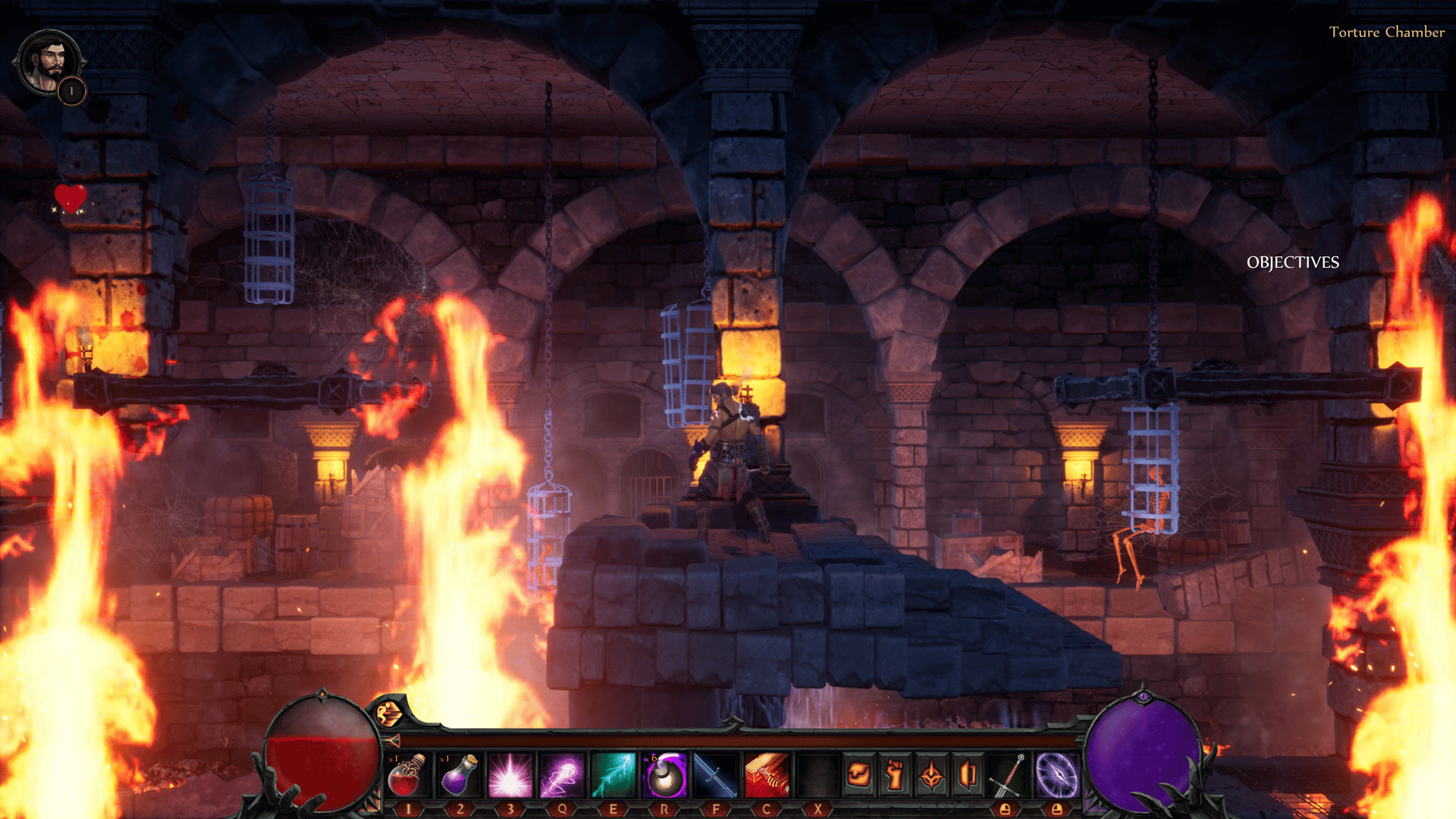This screenshot has width=1456, height=819.
Task: Use the purple mana potion slot
Action: coord(460,775)
